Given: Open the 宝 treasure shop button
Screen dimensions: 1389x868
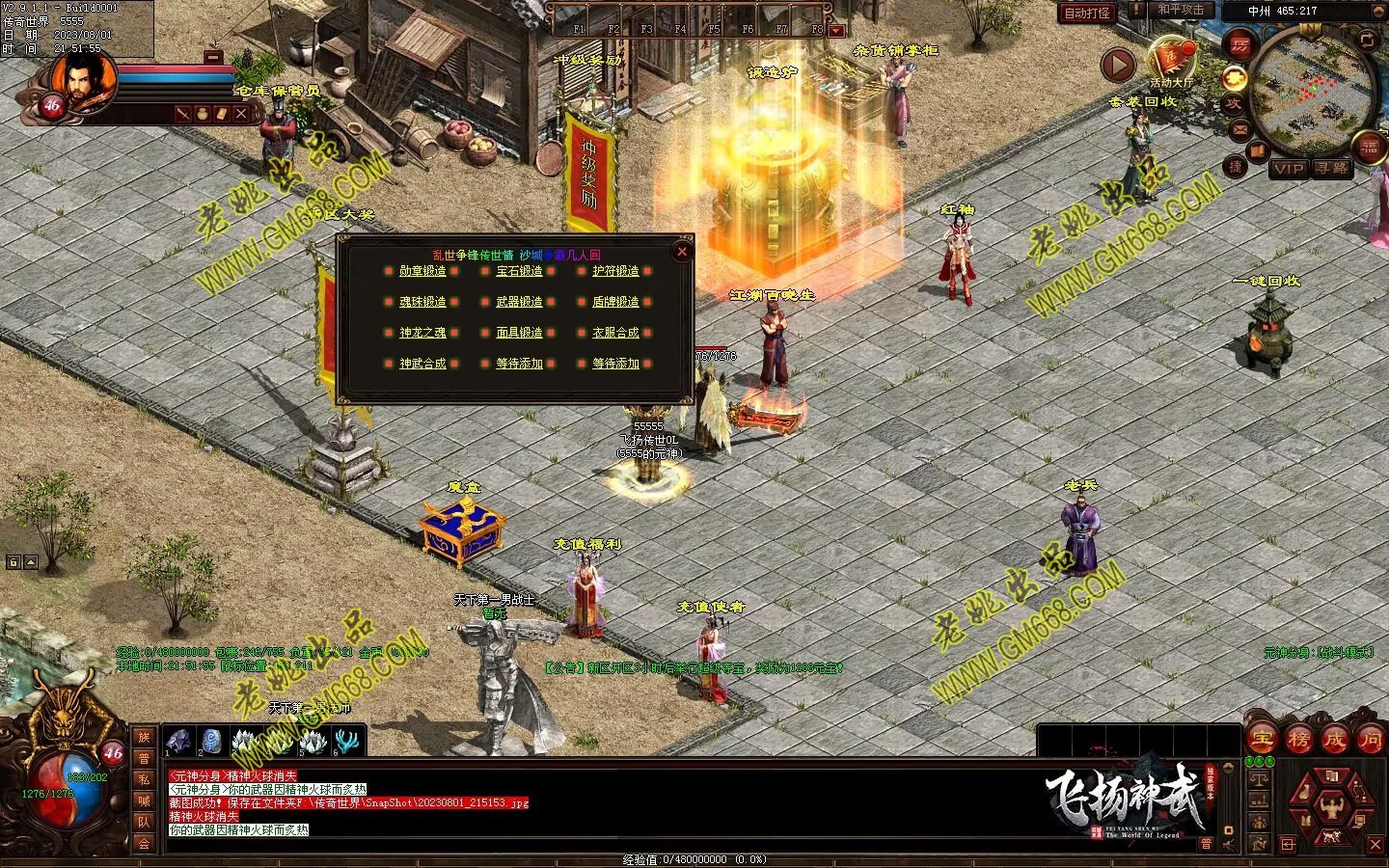Looking at the screenshot, I should click(x=1262, y=740).
